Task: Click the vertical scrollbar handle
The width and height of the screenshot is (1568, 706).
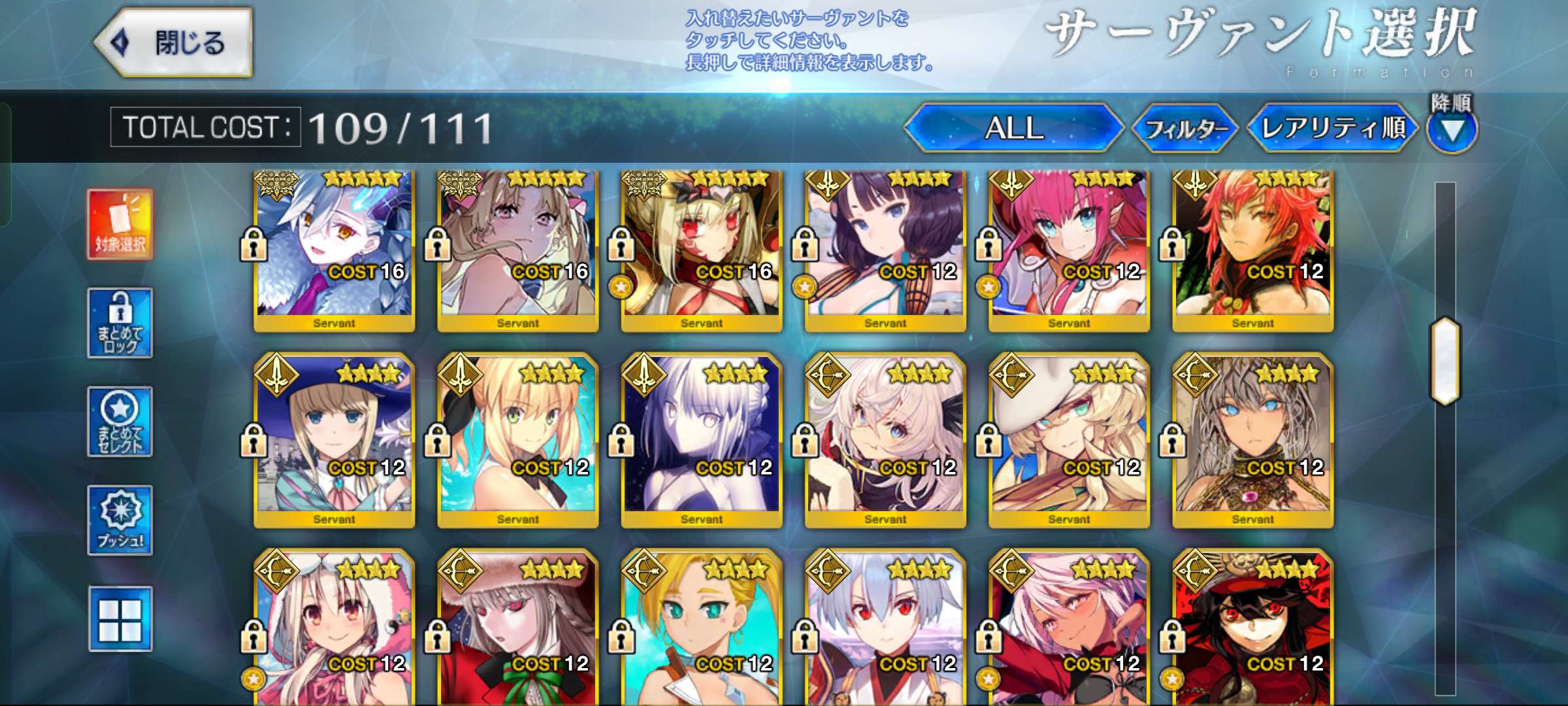Action: click(x=1445, y=360)
